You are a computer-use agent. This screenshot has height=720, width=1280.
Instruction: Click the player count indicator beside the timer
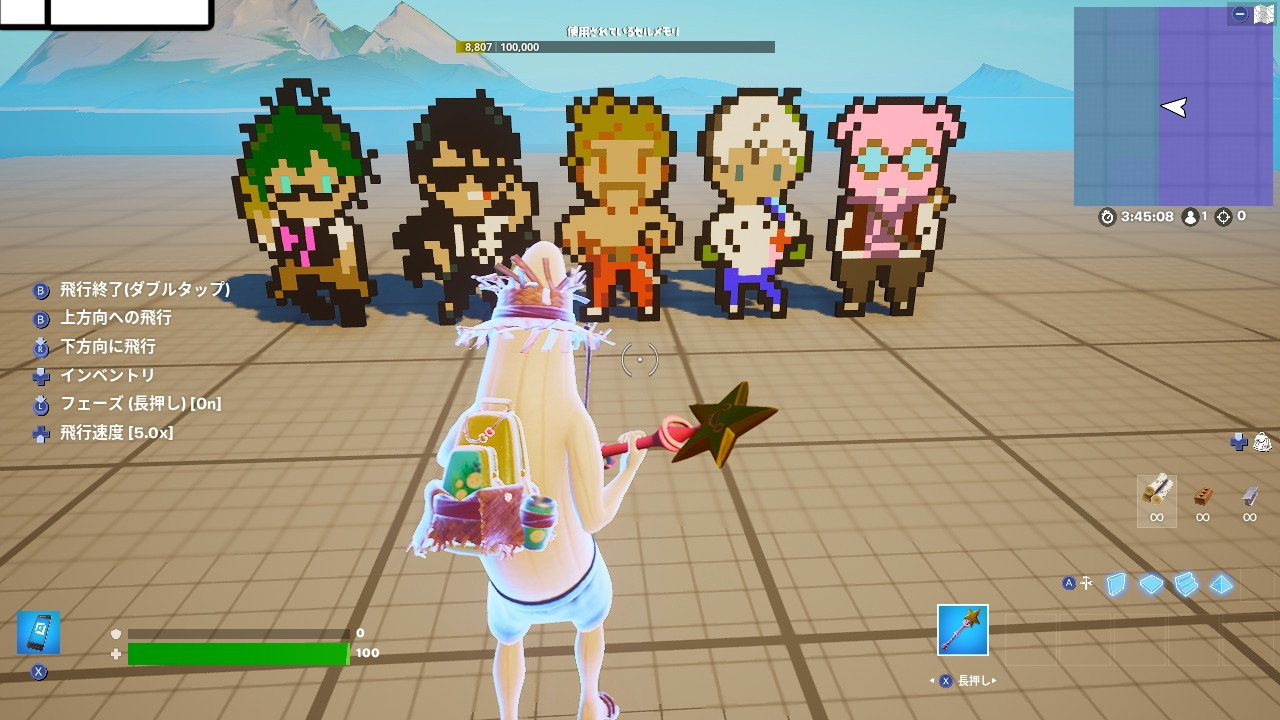click(1193, 215)
